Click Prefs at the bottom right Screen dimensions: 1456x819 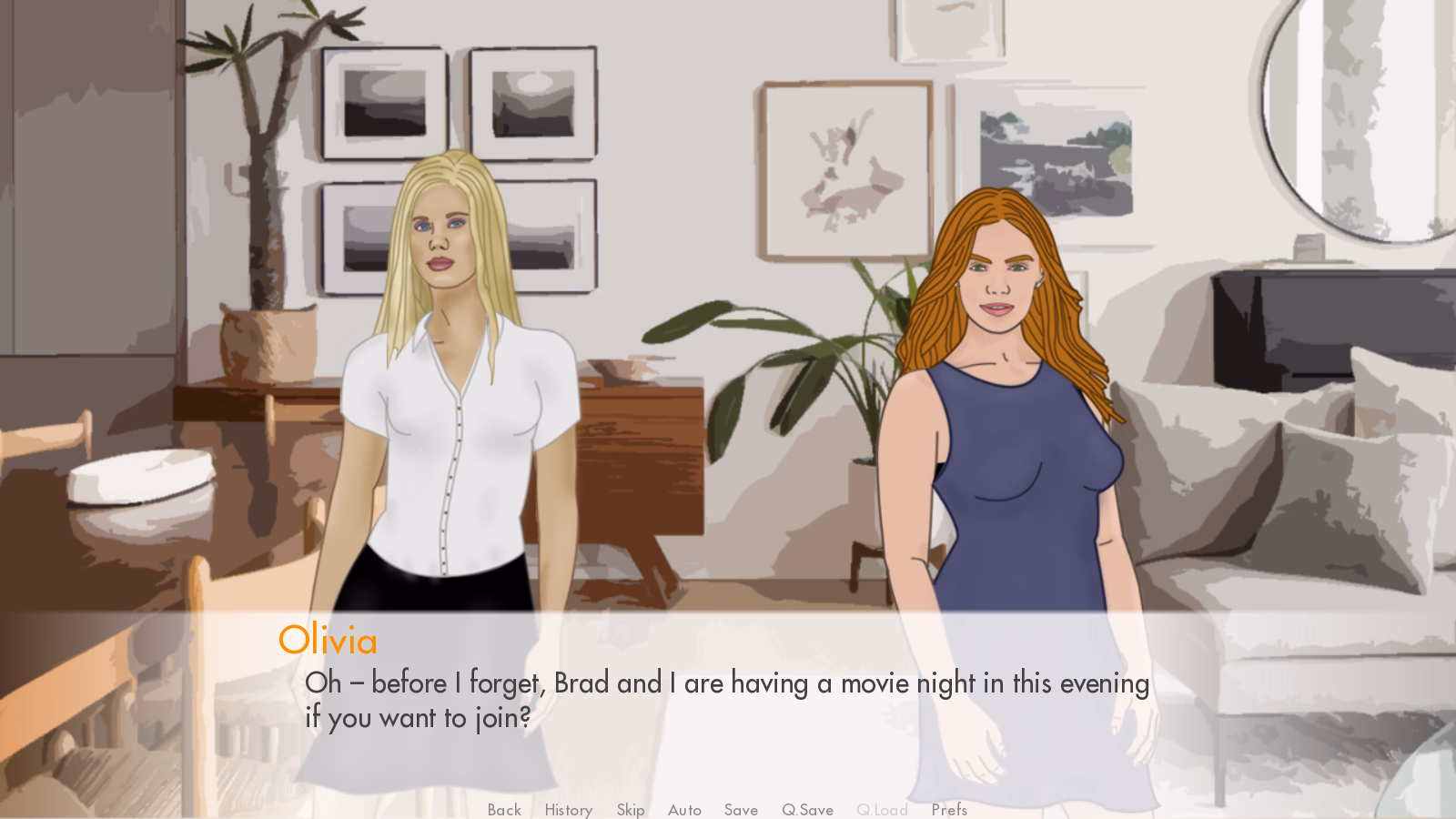pos(949,810)
